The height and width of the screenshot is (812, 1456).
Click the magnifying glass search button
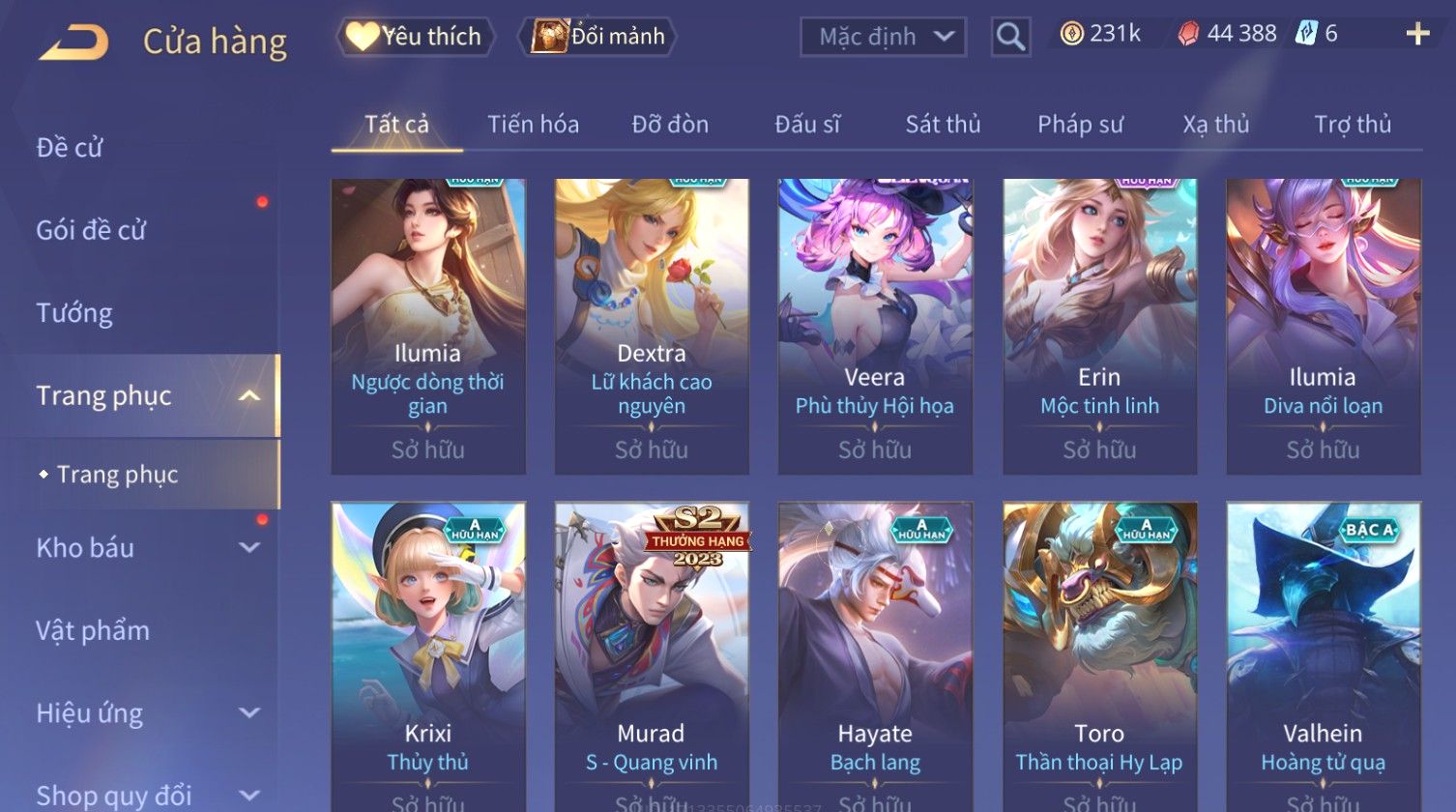coord(1010,38)
